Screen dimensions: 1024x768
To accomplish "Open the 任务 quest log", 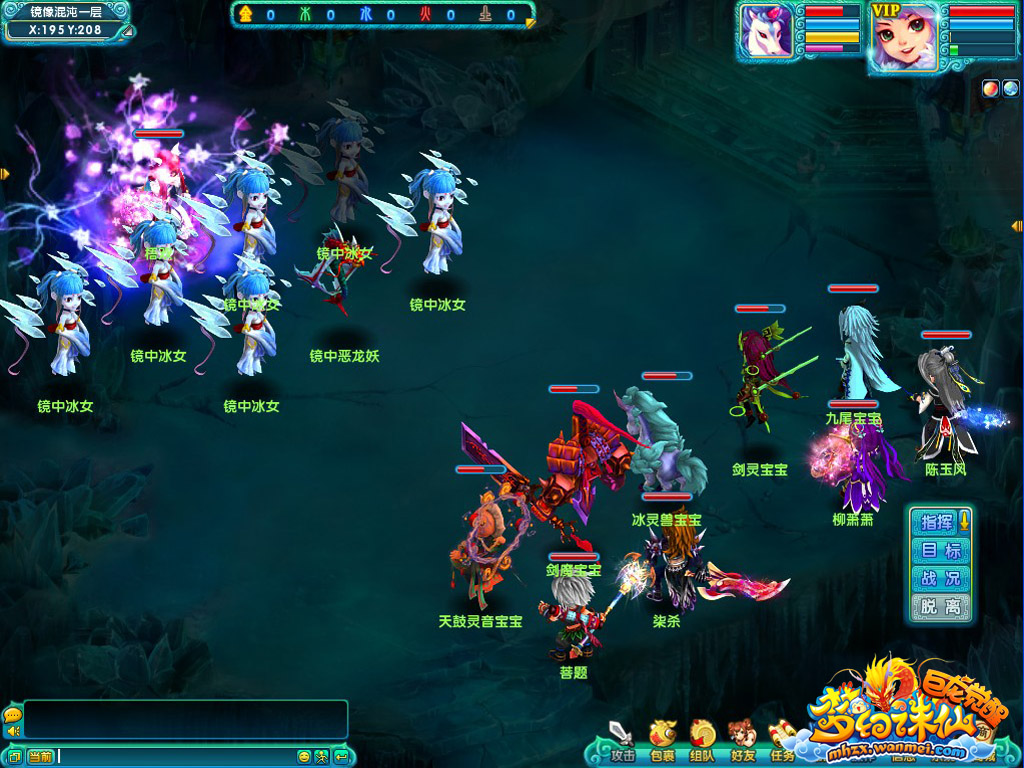I will pos(782,737).
